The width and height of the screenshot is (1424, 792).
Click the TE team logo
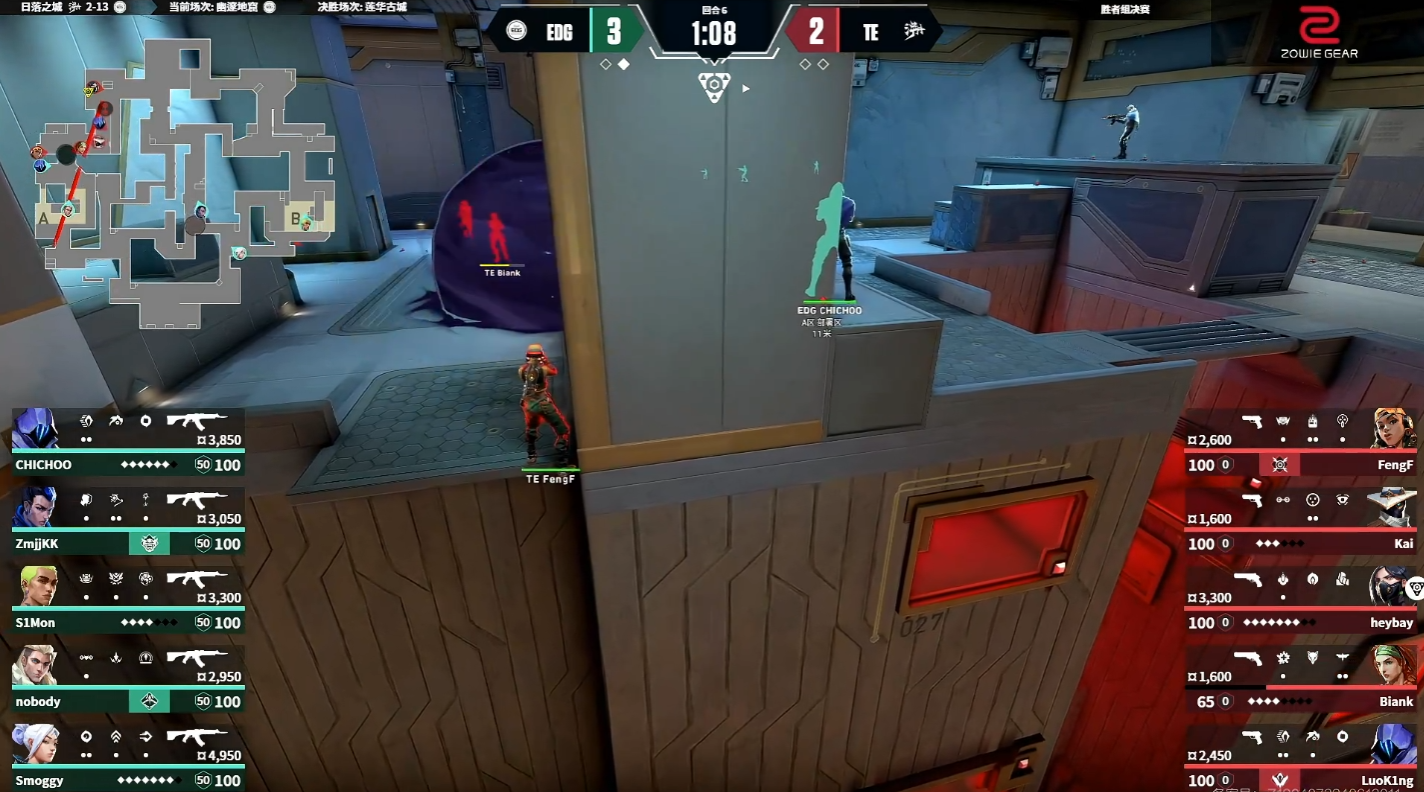pos(912,32)
